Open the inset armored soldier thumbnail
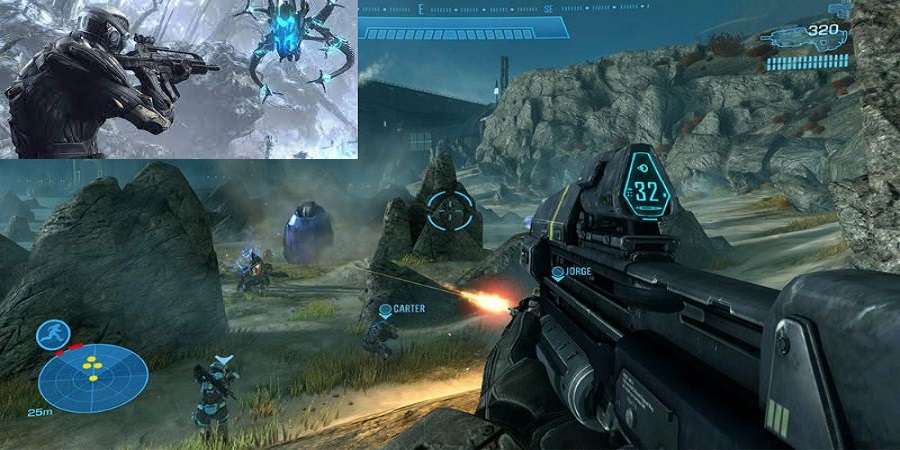Viewport: 900px width, 450px height. tap(178, 79)
